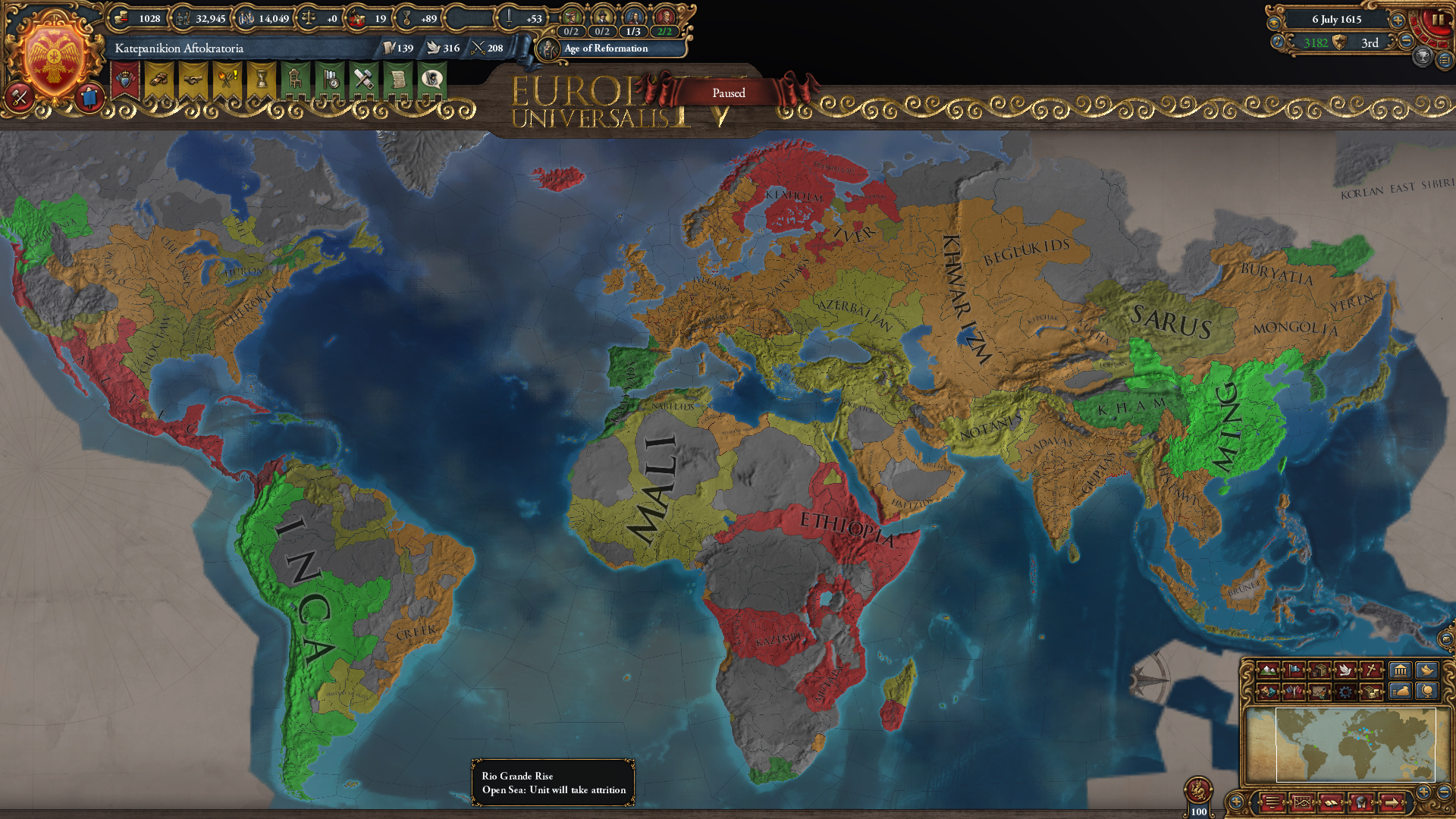The height and width of the screenshot is (819, 1456).
Task: Toggle the macrobuilder crossed swords icon
Action: tap(20, 97)
